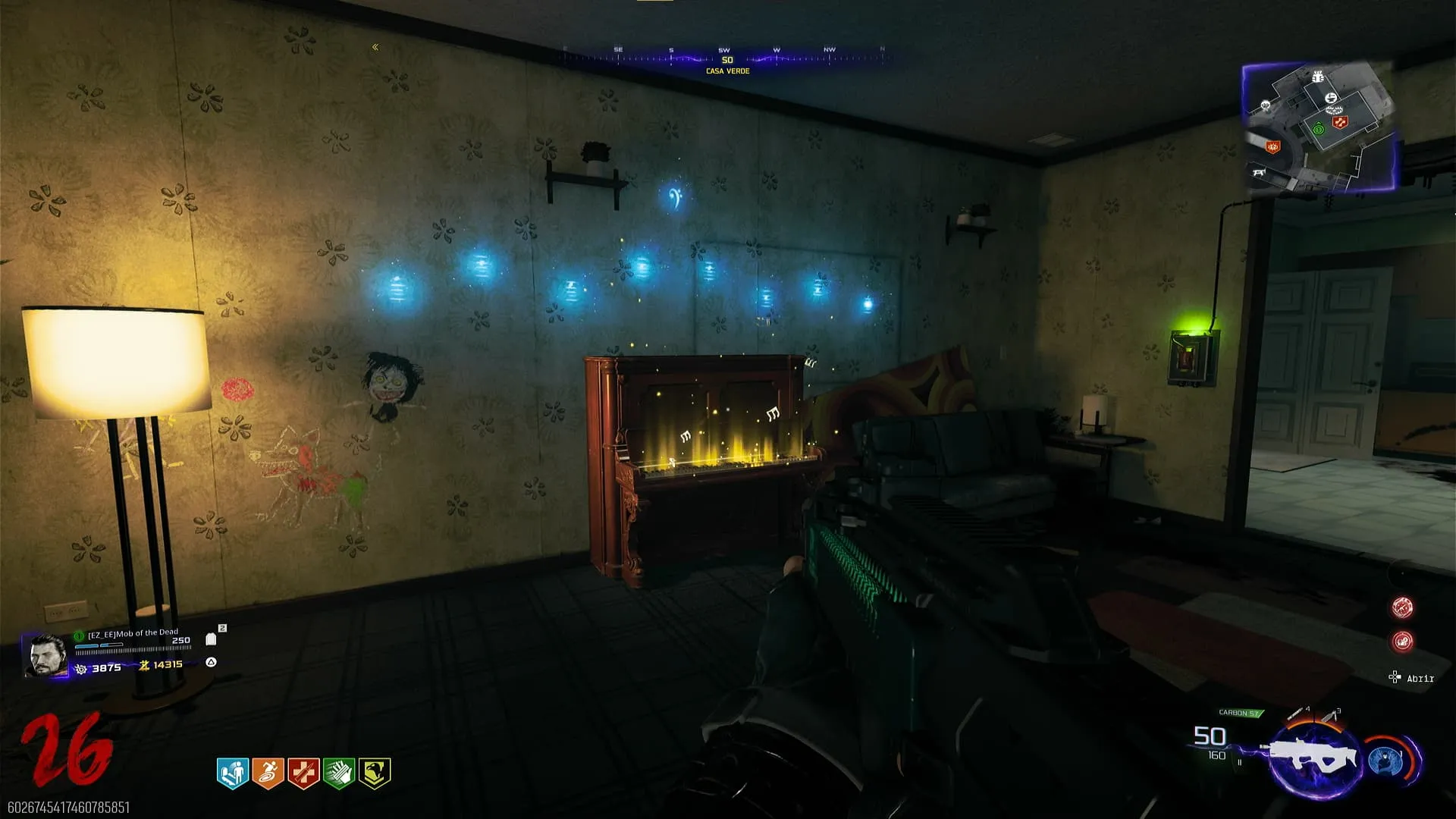Select the orange Stamin-Up perk icon

tap(268, 773)
